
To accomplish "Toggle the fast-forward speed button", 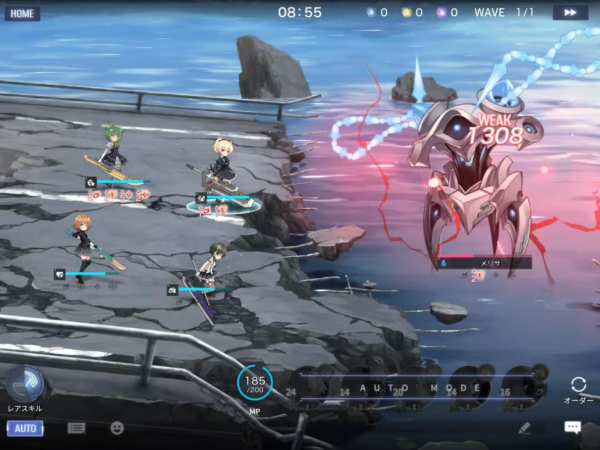I will [570, 12].
